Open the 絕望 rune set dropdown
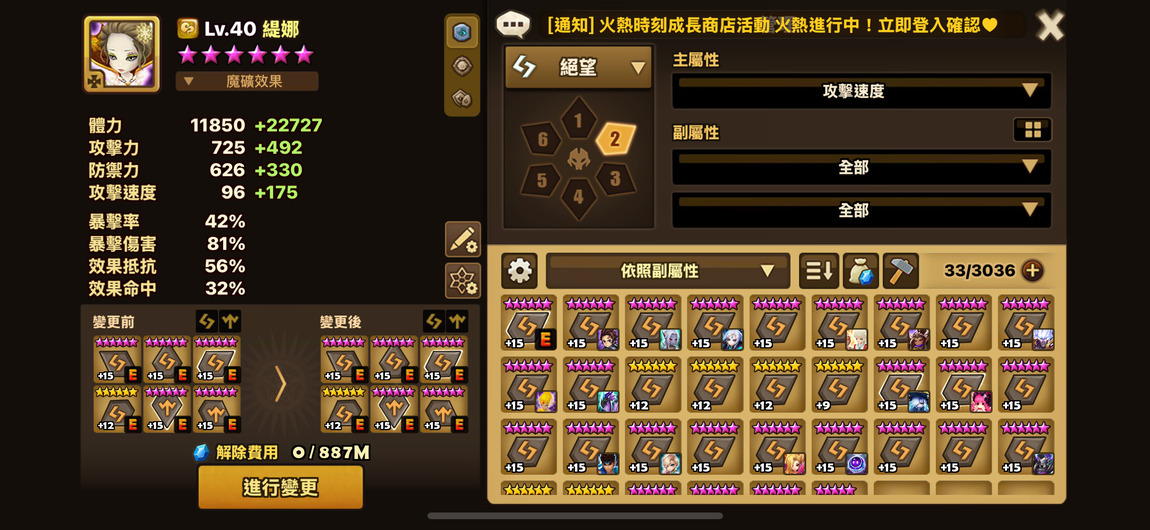The image size is (1150, 530). coord(578,67)
